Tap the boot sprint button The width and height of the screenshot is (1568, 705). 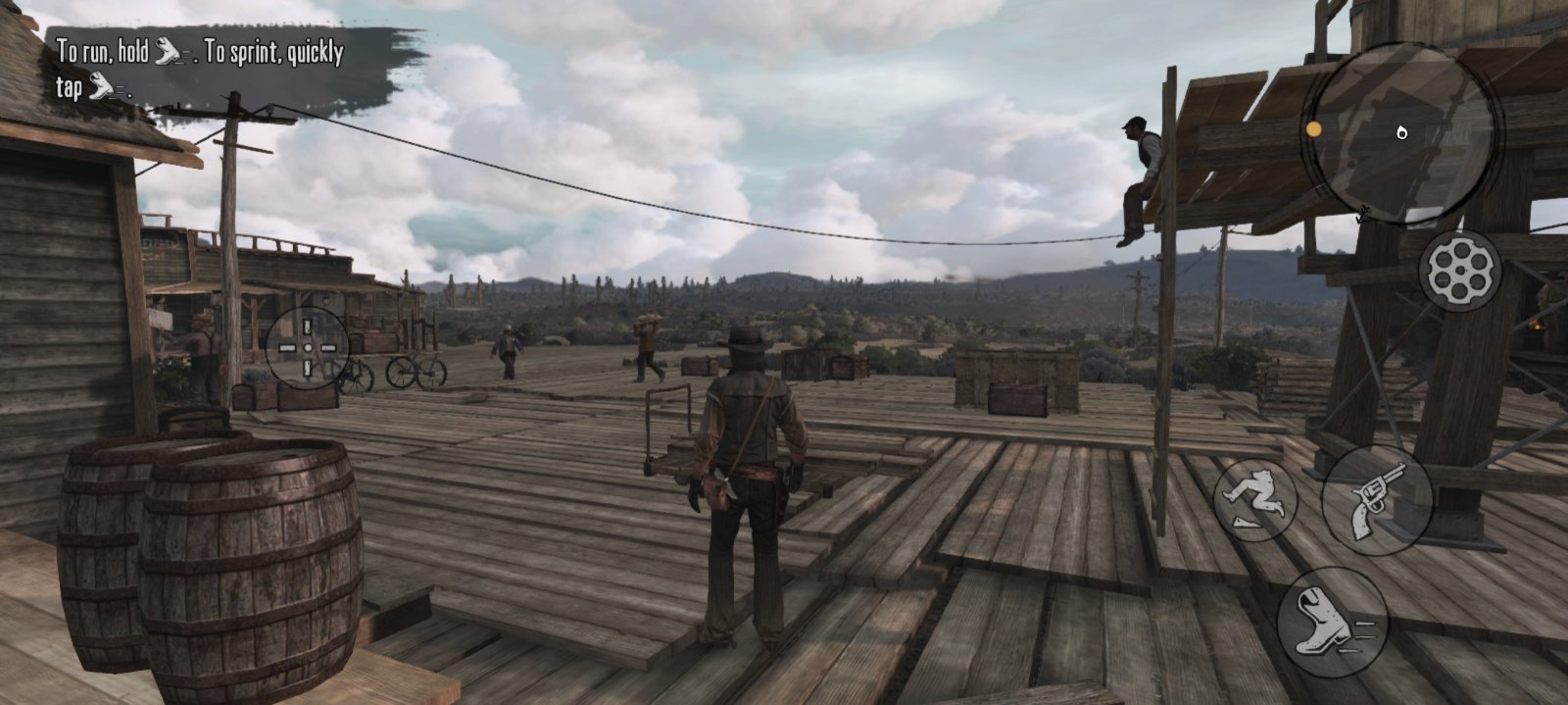[1332, 622]
